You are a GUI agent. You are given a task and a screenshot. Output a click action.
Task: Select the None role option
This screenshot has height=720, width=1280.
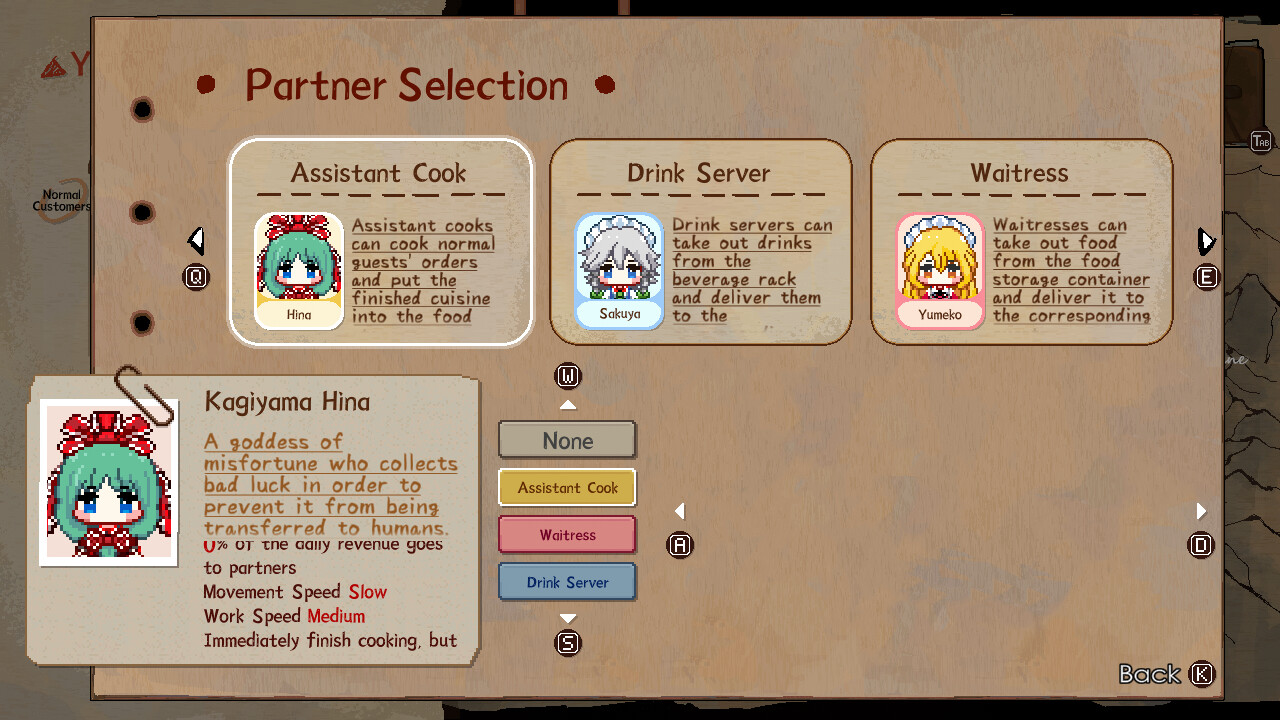point(567,440)
